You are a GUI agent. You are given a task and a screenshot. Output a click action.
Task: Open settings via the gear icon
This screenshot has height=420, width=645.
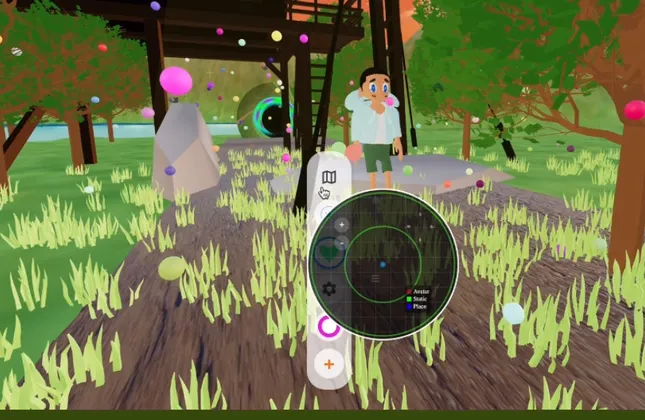point(328,289)
